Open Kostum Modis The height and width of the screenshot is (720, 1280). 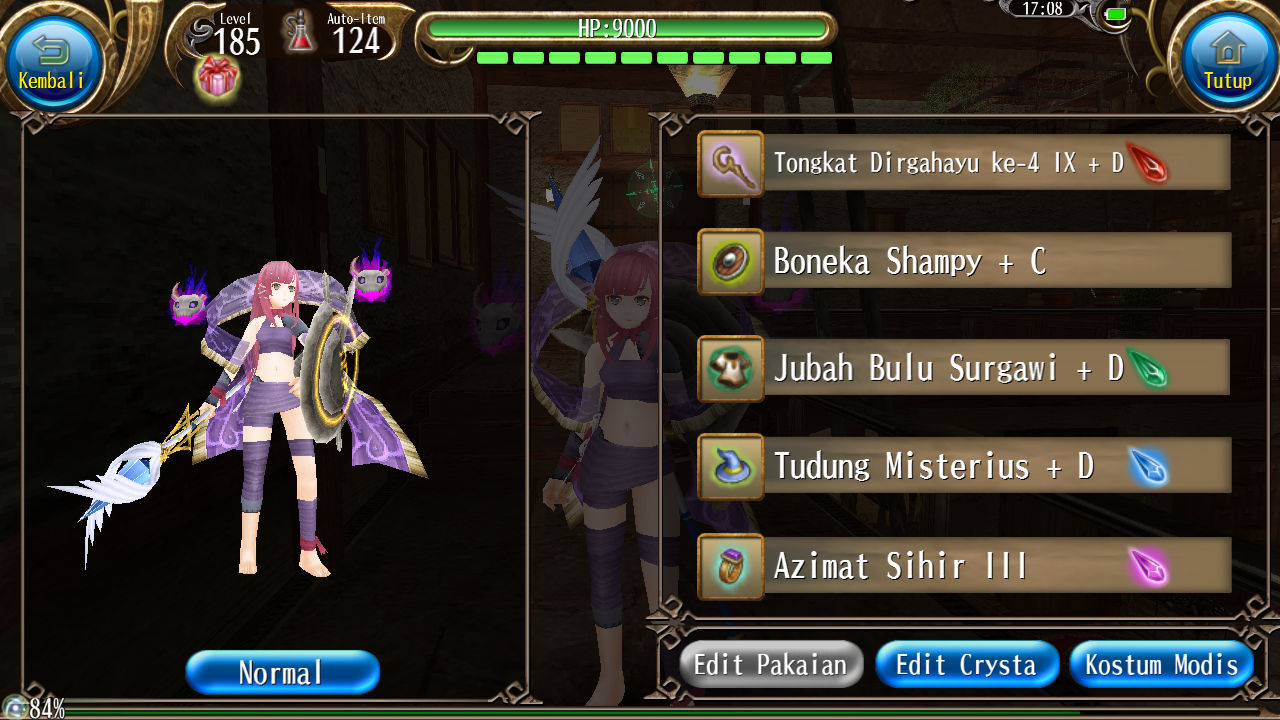pyautogui.click(x=1161, y=663)
